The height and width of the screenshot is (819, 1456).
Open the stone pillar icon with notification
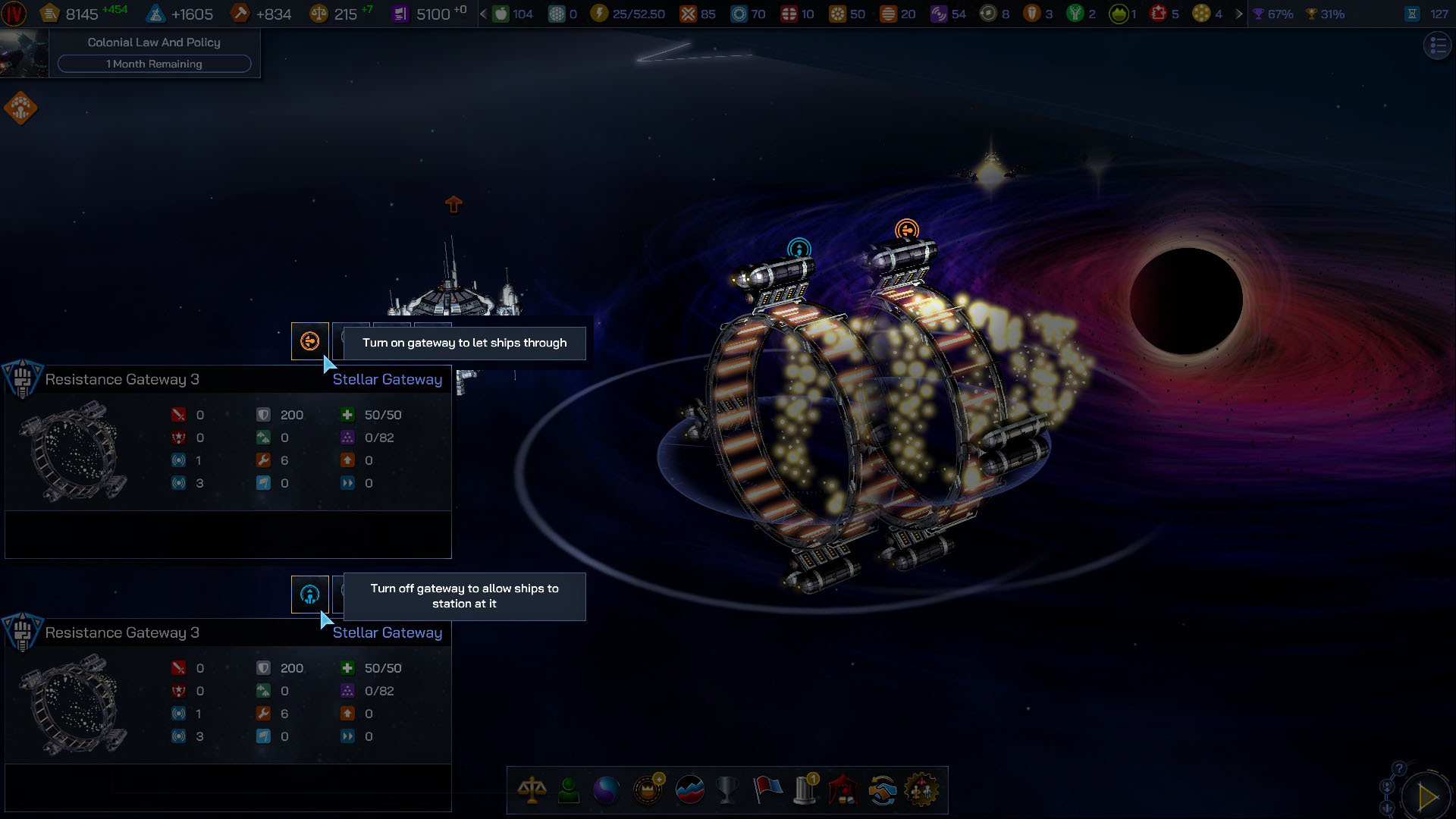pyautogui.click(x=805, y=790)
